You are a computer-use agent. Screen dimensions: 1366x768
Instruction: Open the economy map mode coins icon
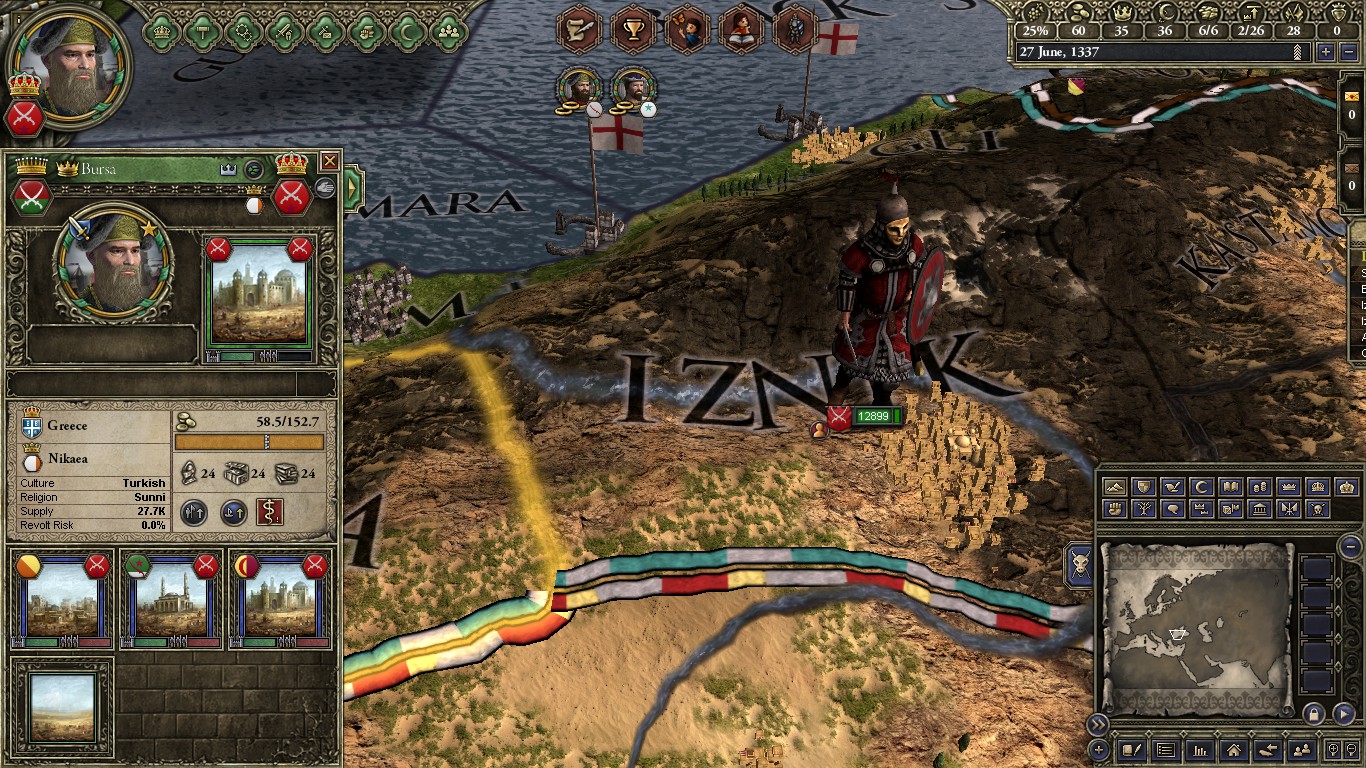(x=1260, y=487)
